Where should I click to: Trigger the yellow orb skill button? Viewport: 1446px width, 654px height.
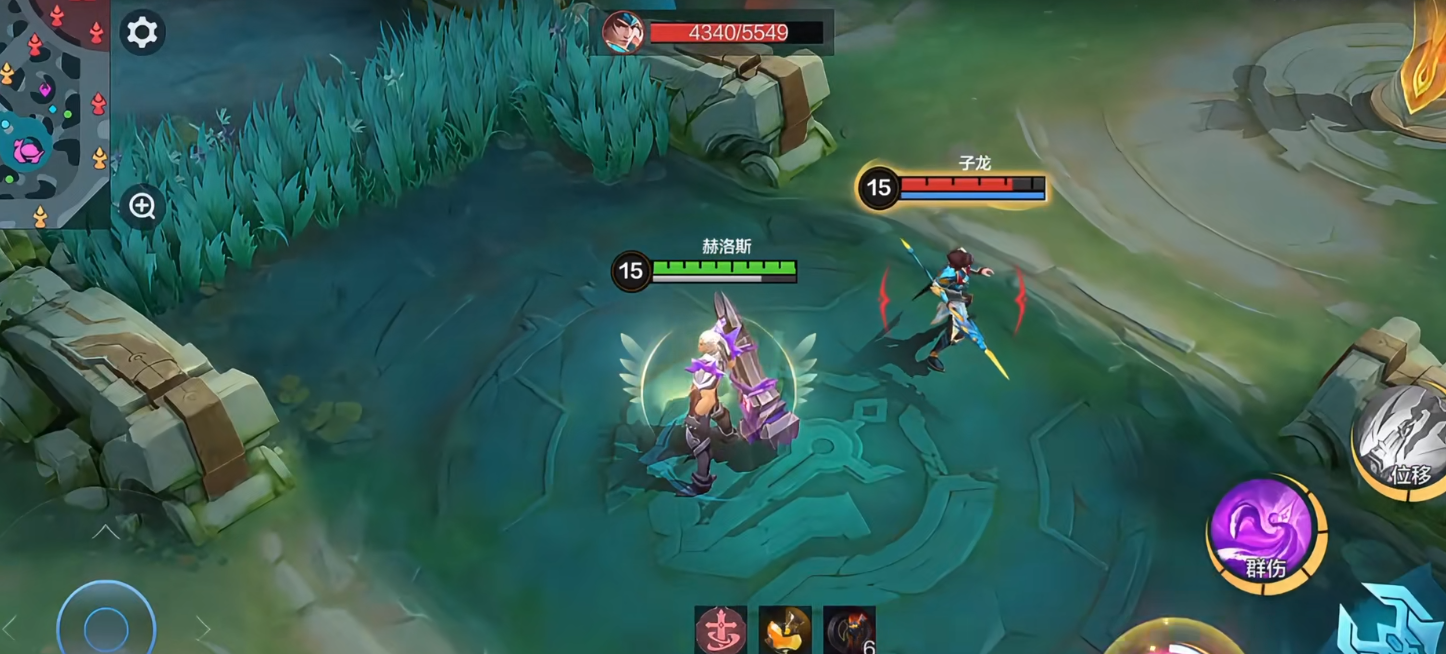point(1170,640)
